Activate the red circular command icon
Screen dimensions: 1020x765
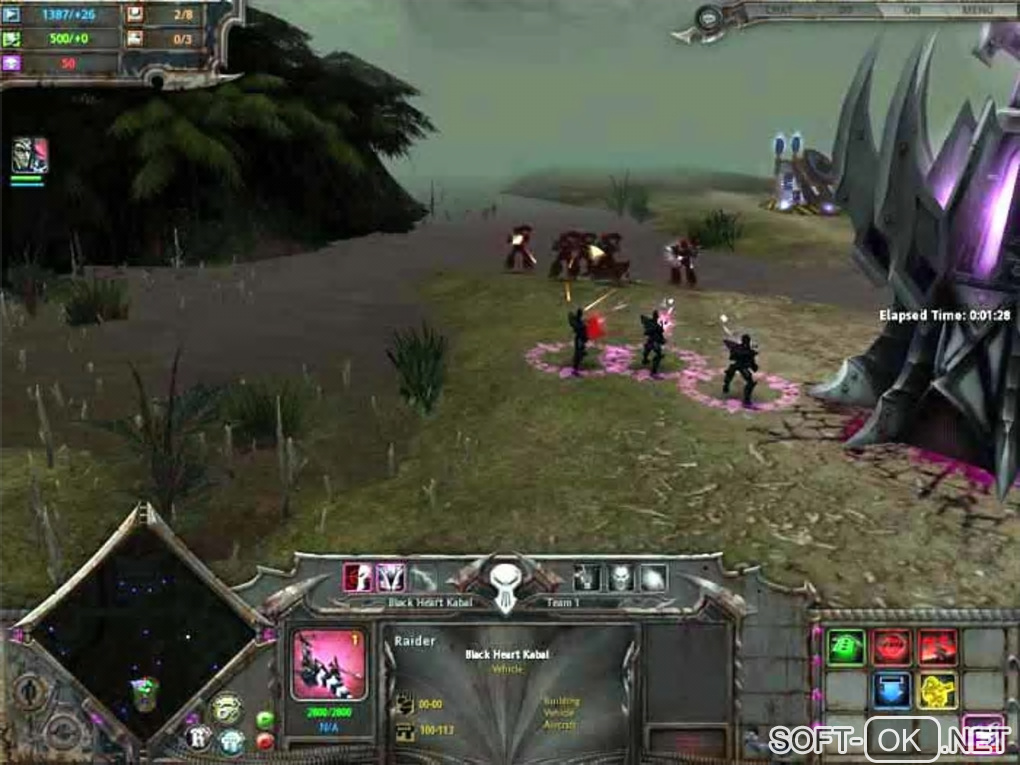point(891,647)
